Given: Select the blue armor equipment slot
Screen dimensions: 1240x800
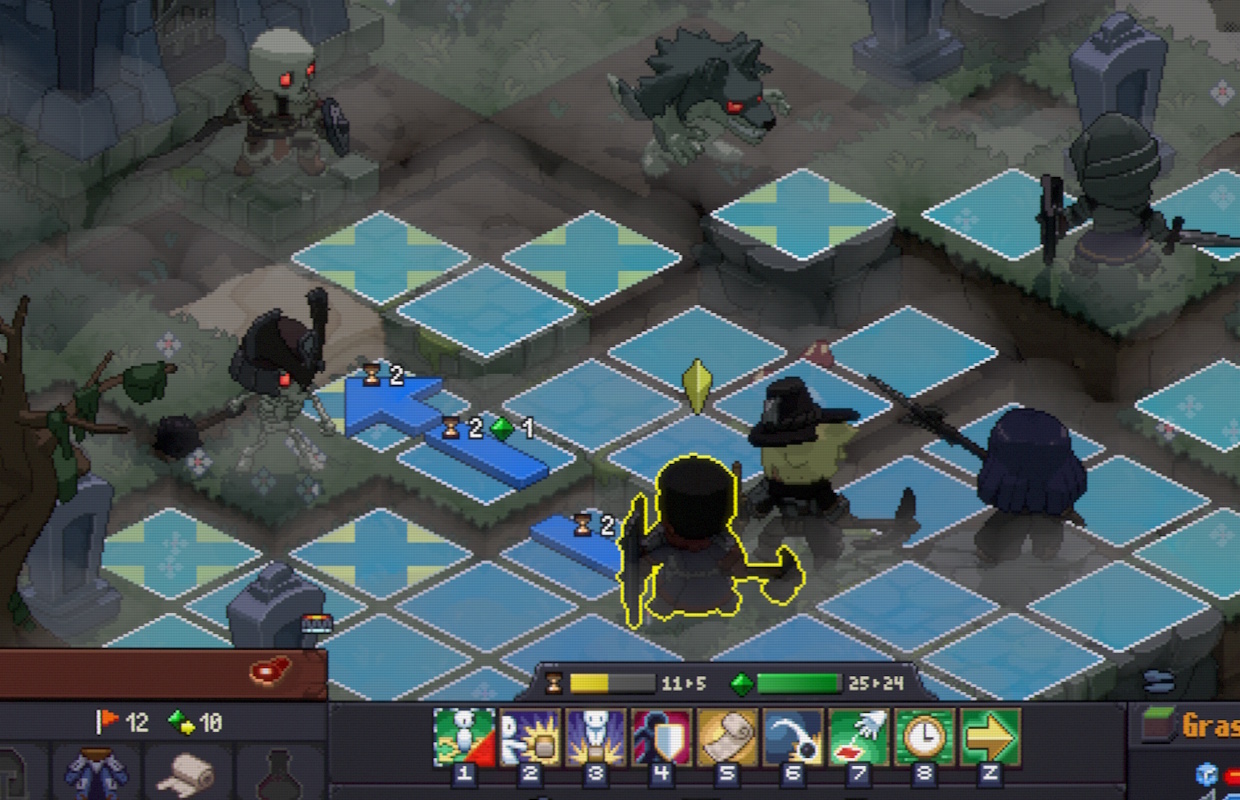Looking at the screenshot, I should pos(95,772).
